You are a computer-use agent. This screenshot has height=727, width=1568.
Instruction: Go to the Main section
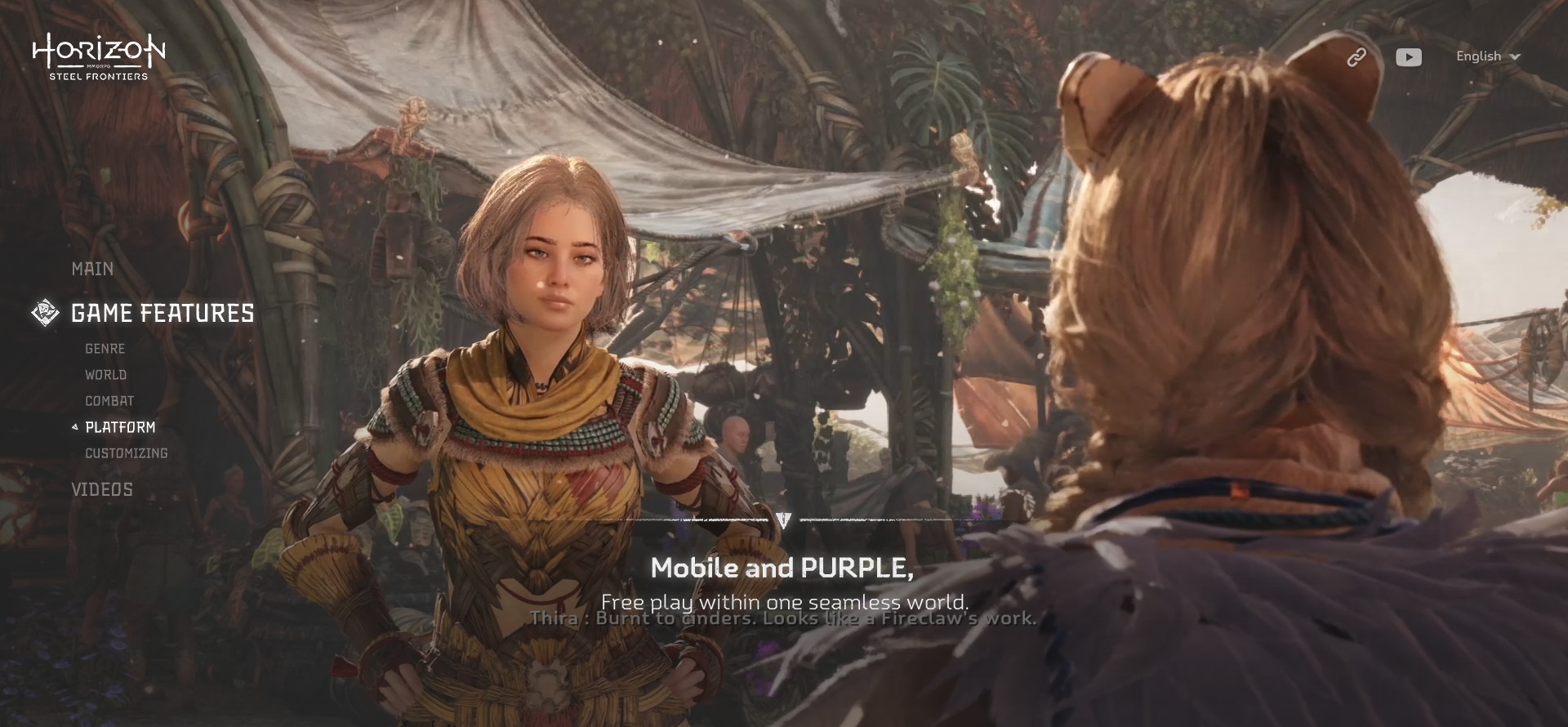tap(92, 269)
